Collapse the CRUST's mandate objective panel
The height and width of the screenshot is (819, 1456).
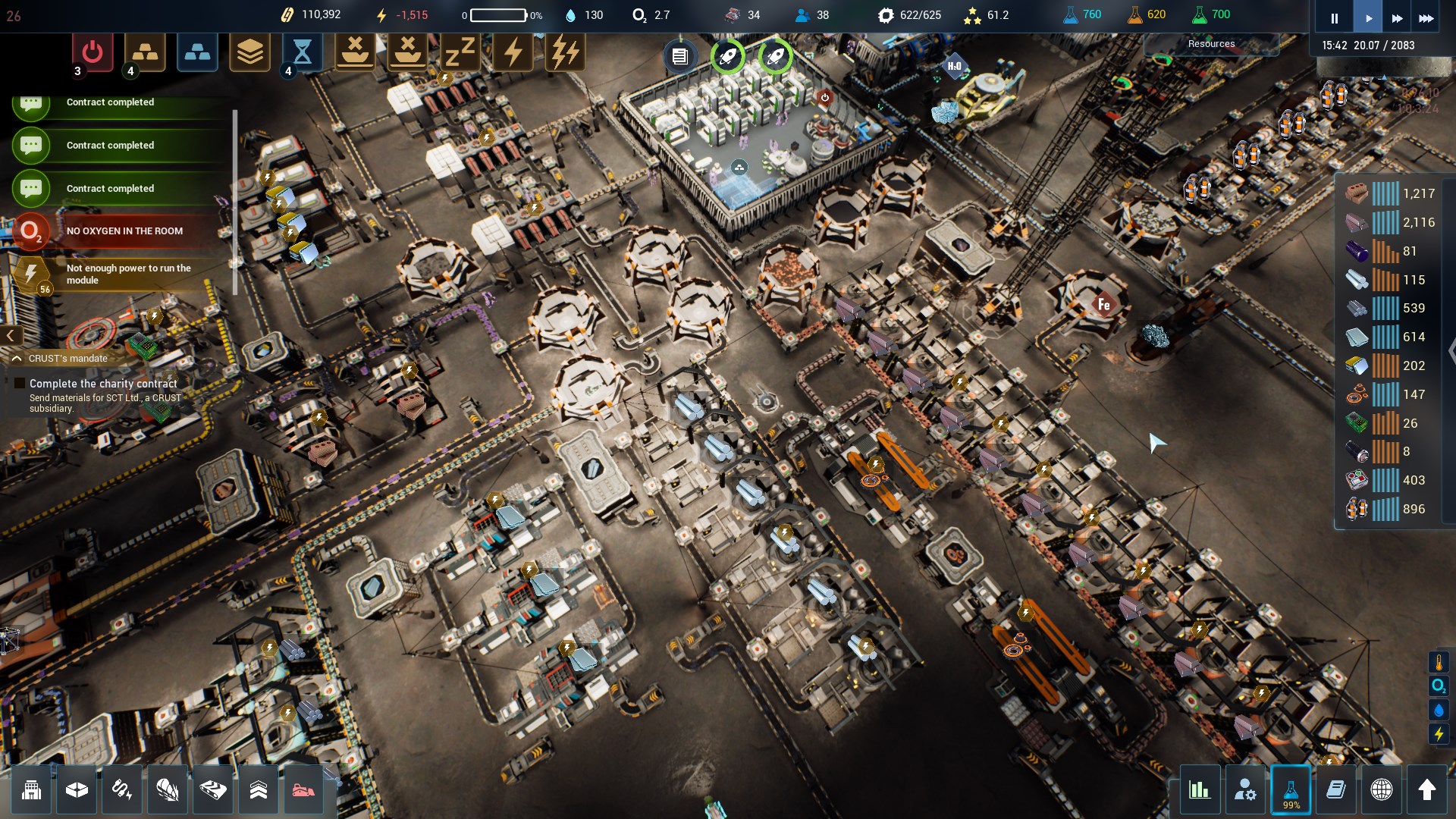coord(17,359)
